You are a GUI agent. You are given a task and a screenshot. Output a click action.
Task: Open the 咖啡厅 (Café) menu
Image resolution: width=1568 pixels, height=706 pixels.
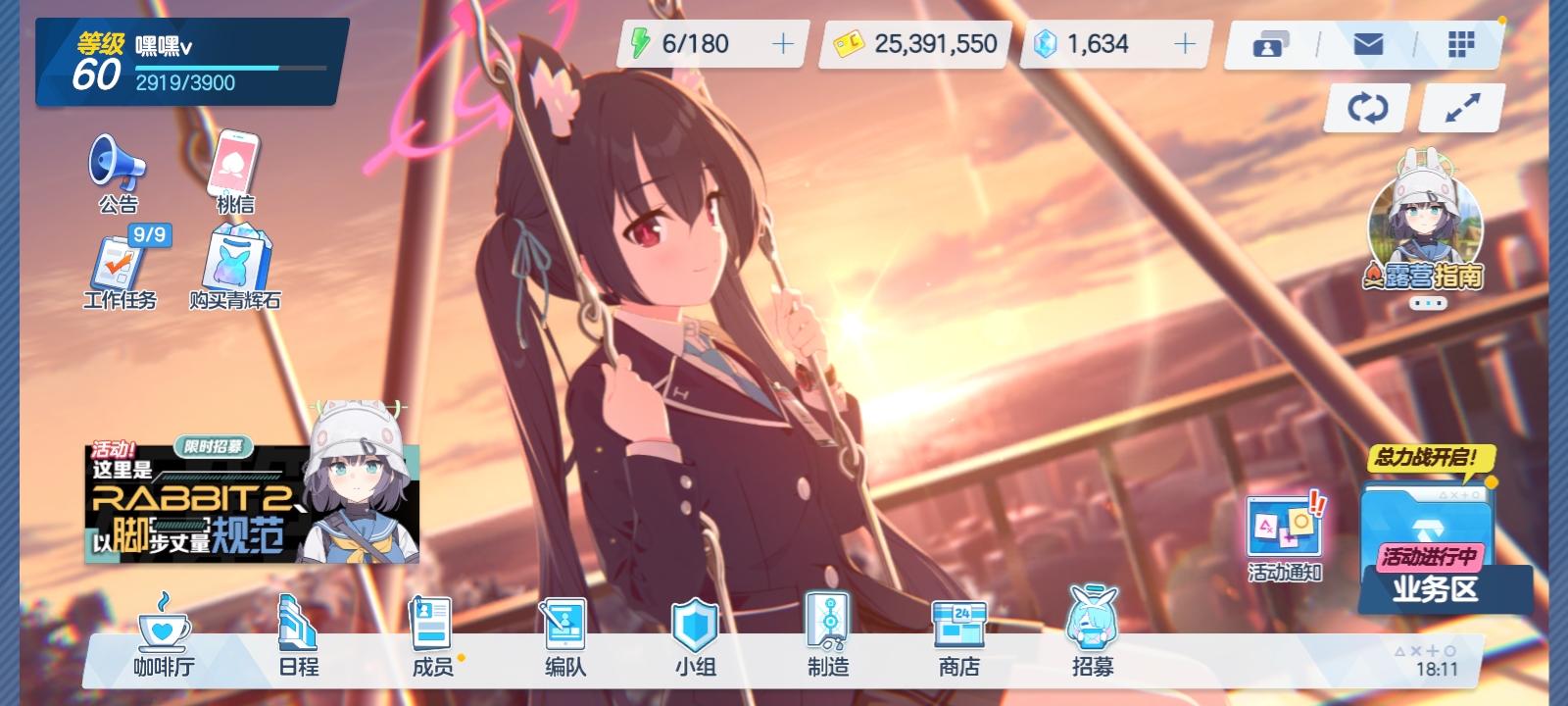(x=163, y=637)
